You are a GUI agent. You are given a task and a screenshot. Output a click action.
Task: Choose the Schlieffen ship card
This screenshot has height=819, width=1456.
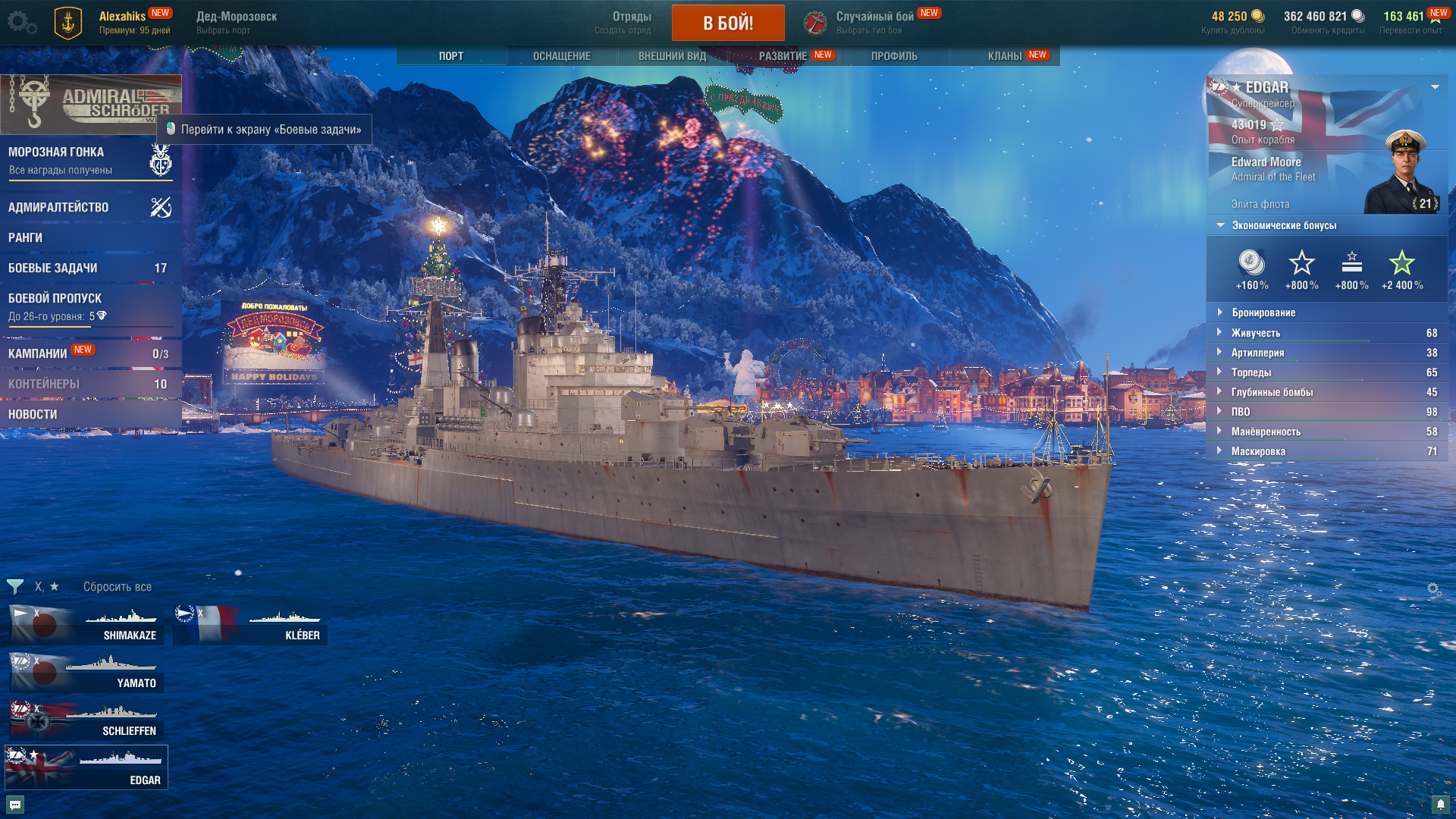(x=86, y=721)
